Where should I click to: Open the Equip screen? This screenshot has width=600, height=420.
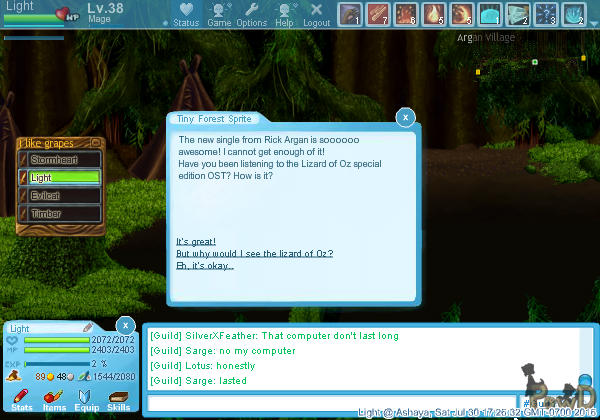click(87, 400)
